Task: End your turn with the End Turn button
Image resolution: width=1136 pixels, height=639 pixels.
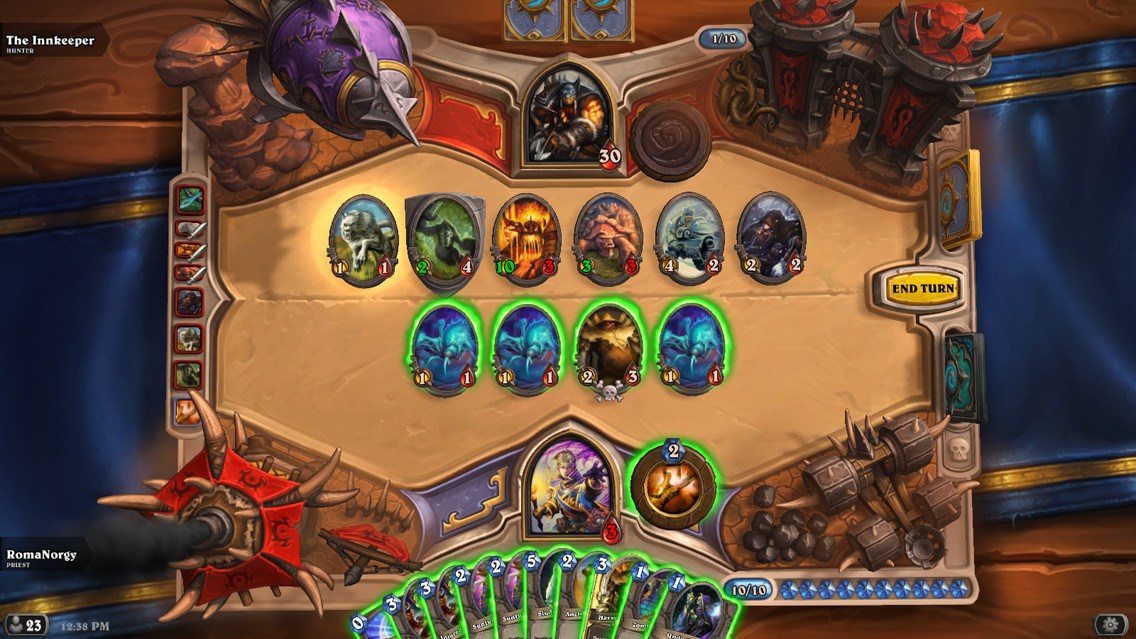Action: point(922,289)
